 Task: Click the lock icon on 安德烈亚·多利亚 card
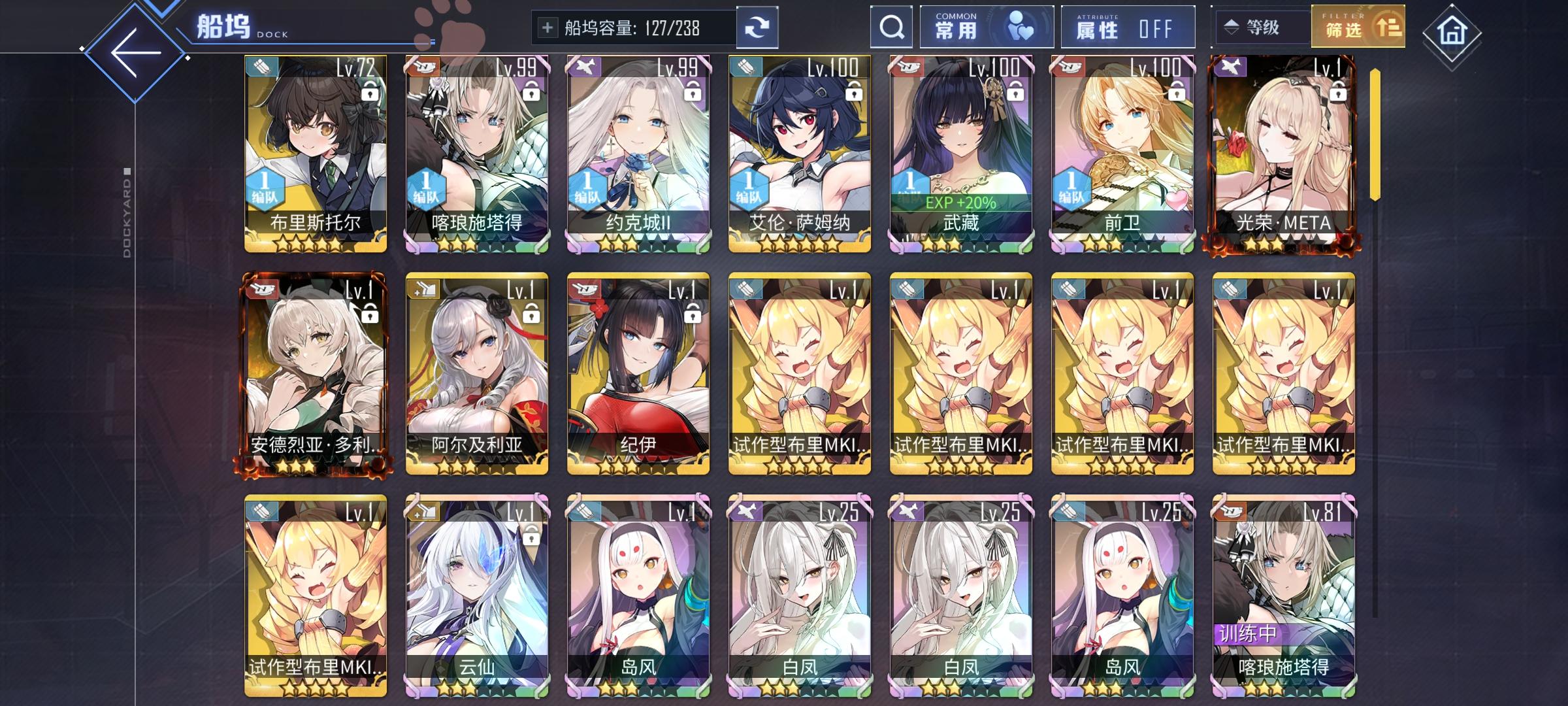(x=370, y=316)
